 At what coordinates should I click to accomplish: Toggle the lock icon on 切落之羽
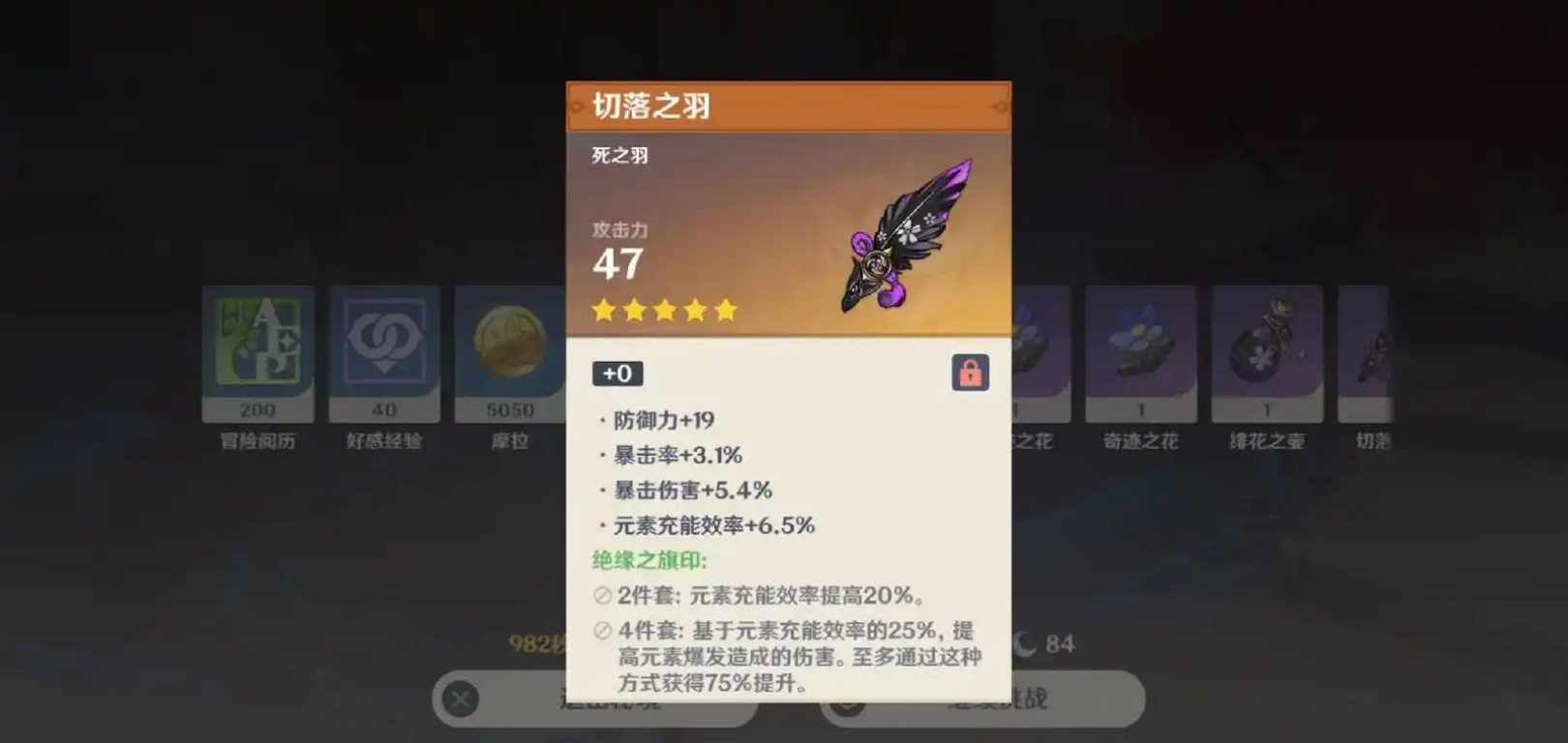pyautogui.click(x=970, y=372)
